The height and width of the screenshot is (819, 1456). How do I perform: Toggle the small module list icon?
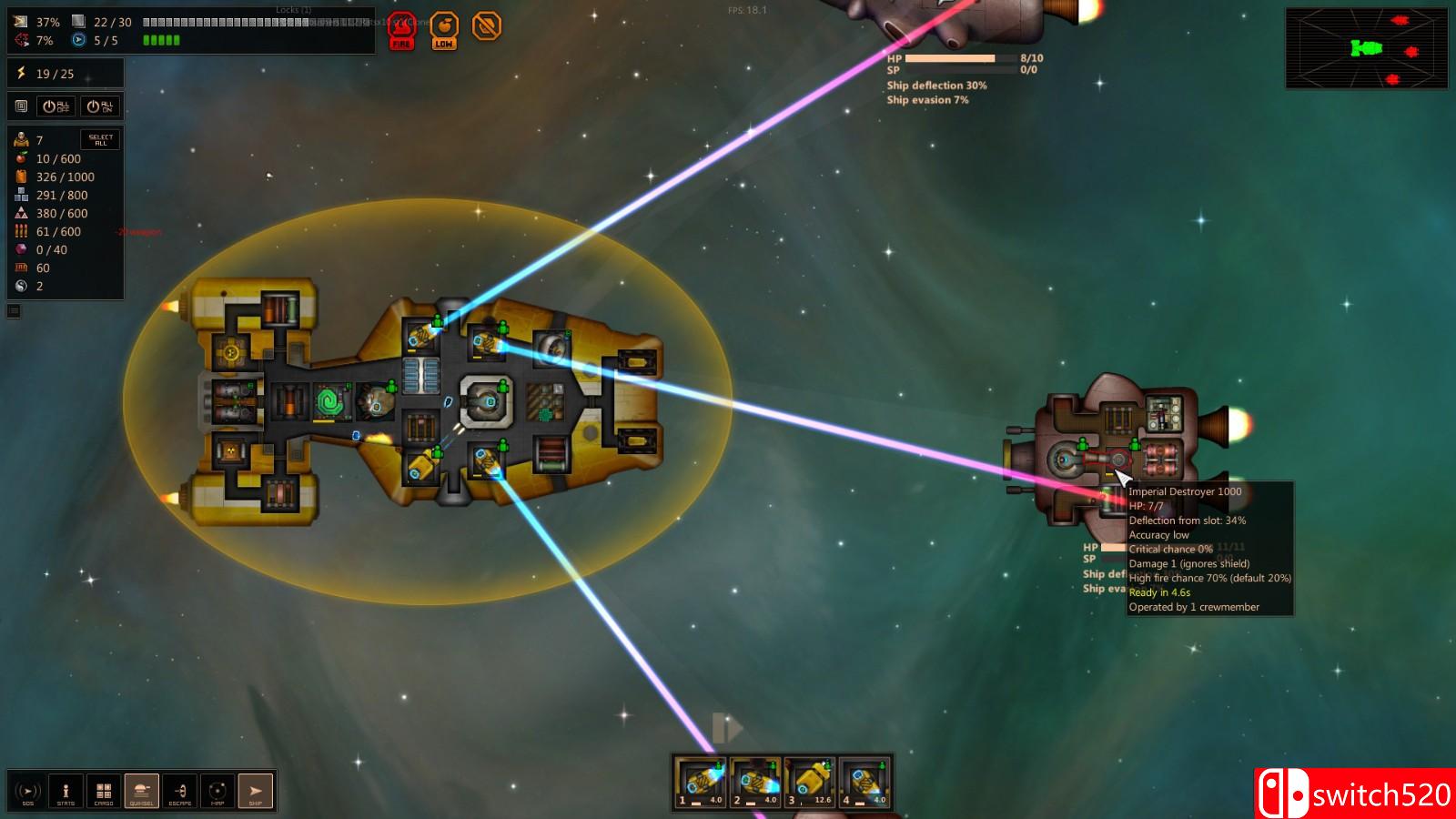coord(21,106)
